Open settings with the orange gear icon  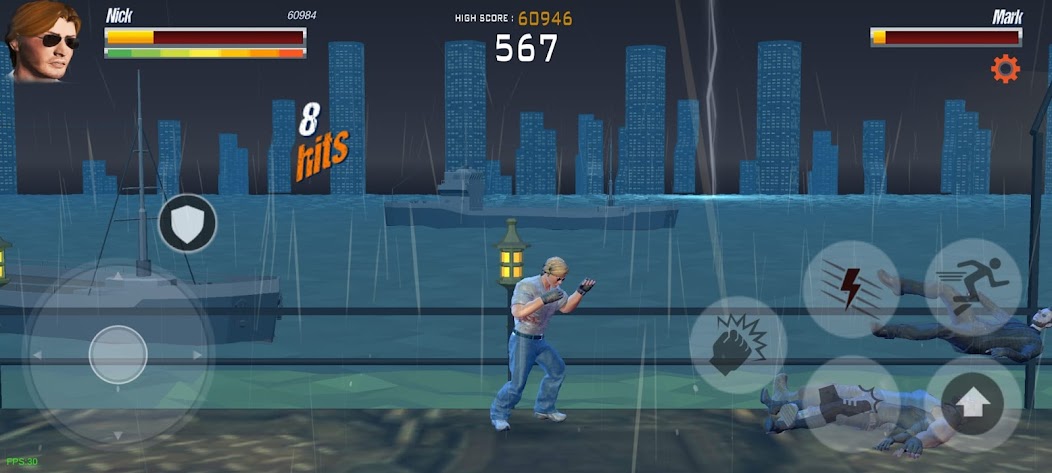point(1004,69)
